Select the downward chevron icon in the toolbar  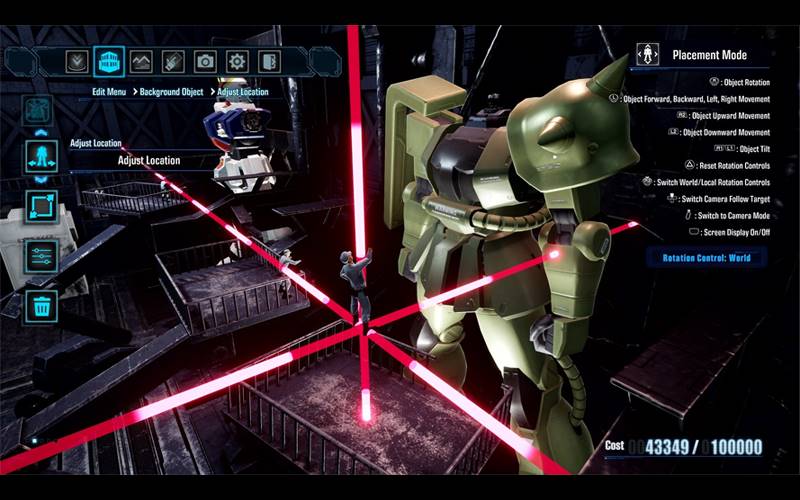point(76,61)
